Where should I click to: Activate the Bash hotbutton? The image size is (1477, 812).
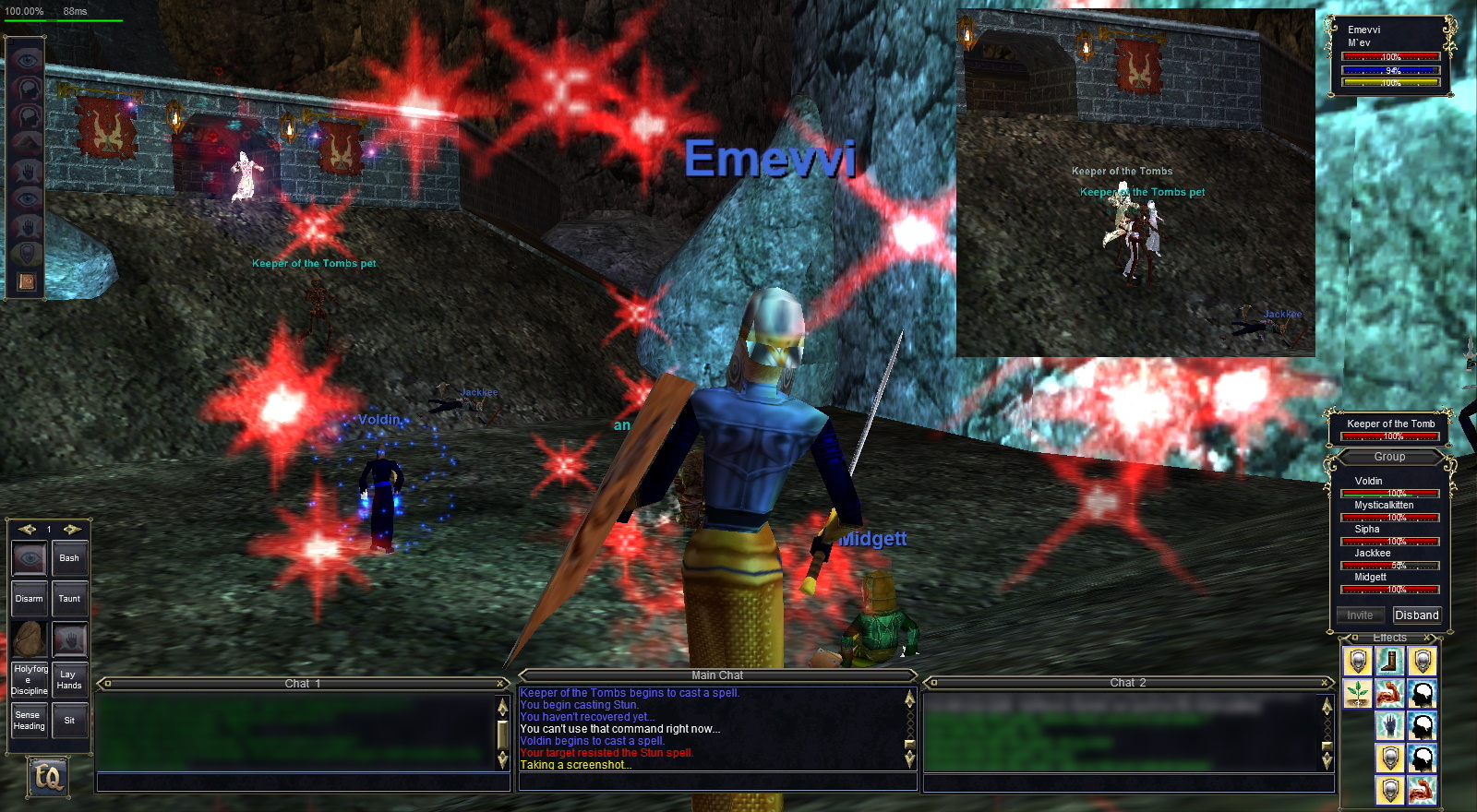pos(69,559)
